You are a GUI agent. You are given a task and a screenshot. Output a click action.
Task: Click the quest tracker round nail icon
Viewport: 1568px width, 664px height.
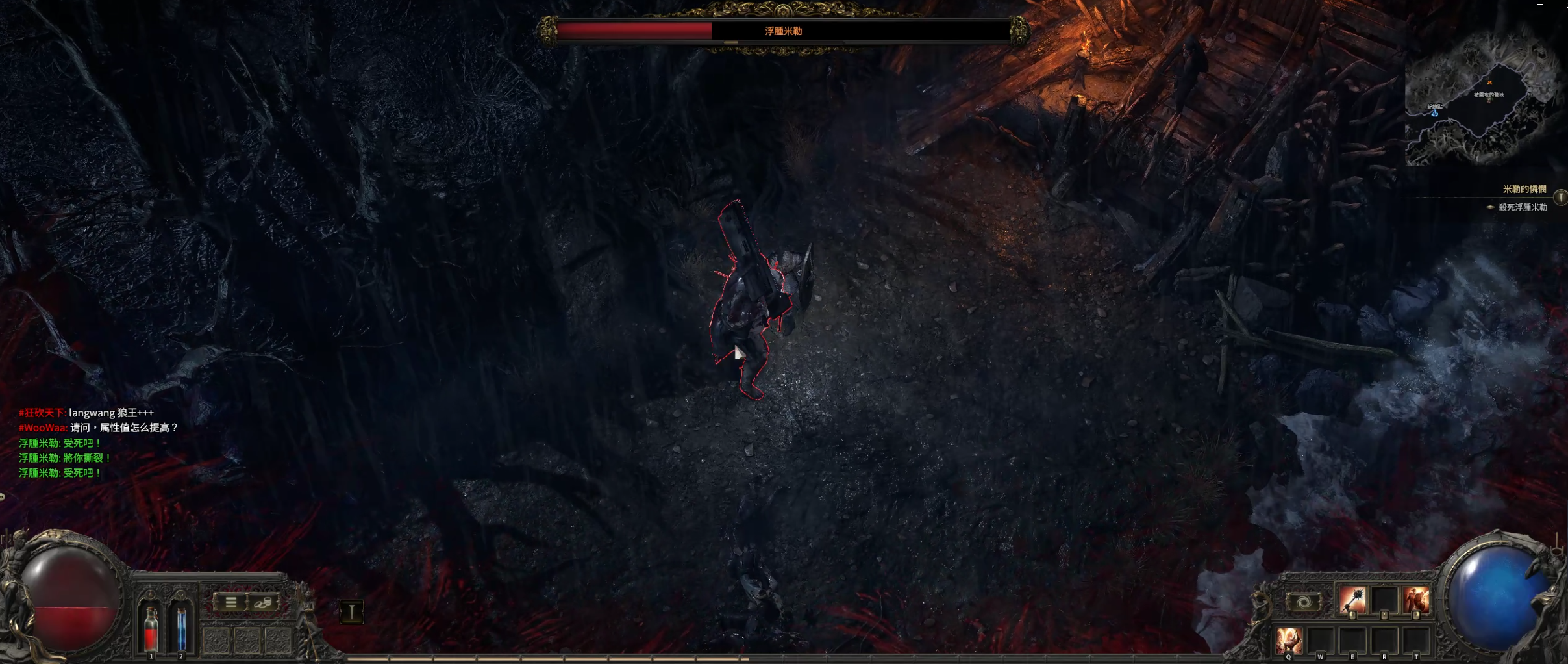click(1560, 197)
